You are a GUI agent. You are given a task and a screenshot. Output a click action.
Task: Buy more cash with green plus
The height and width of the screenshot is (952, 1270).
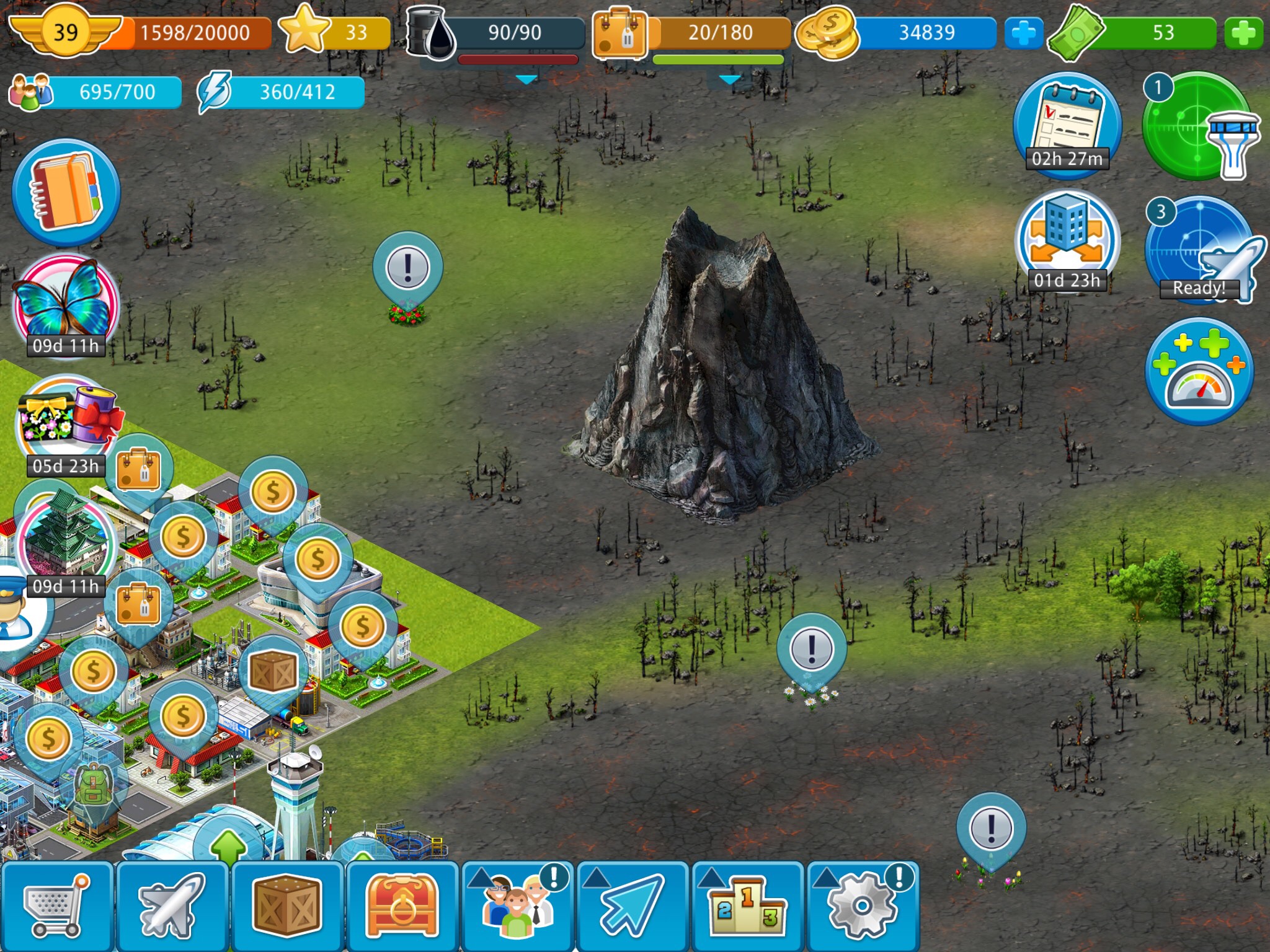1243,33
